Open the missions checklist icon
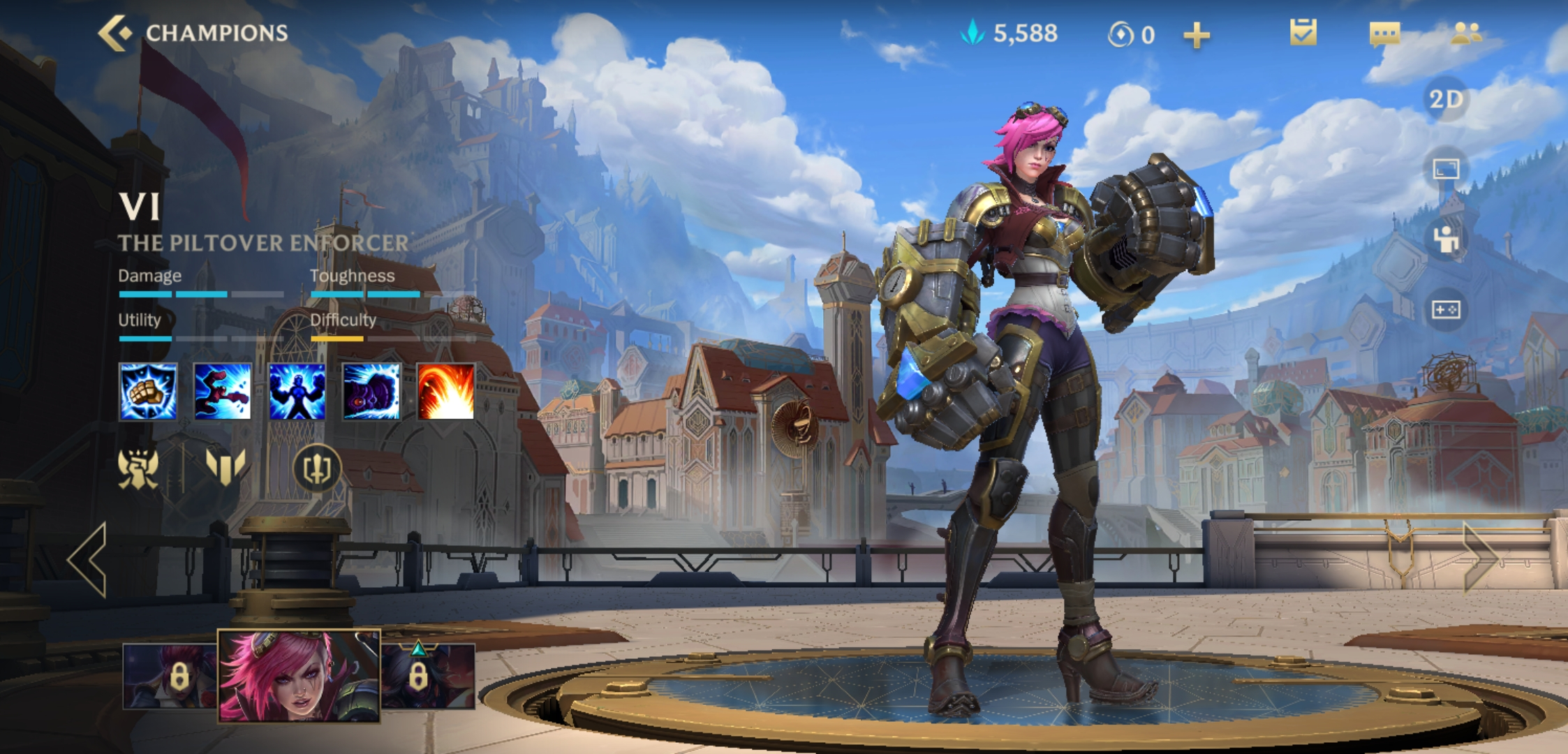The width and height of the screenshot is (1568, 754). [1303, 33]
